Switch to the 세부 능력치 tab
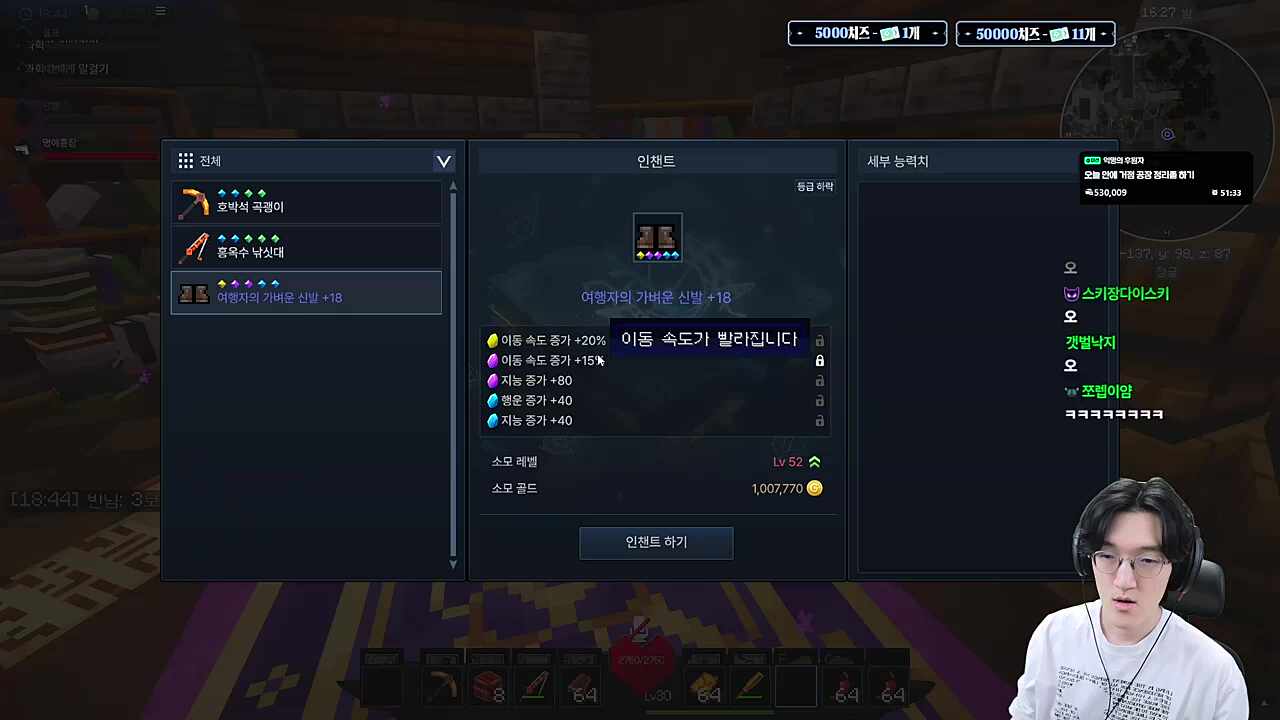This screenshot has height=720, width=1280. point(897,161)
